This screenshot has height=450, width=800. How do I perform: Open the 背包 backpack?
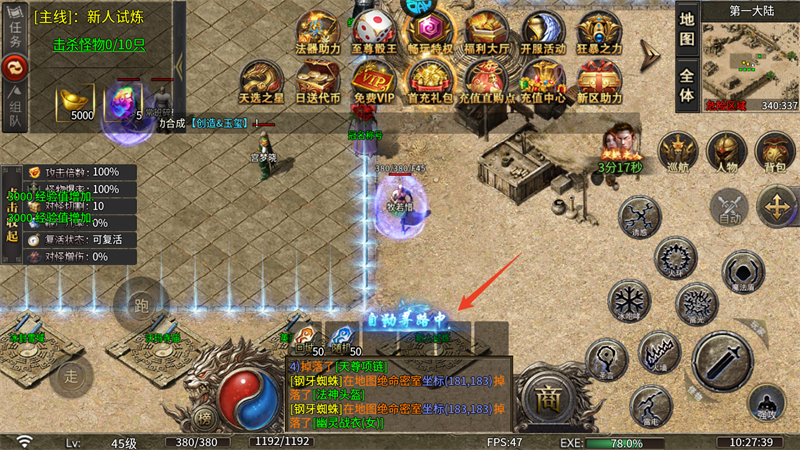pos(775,152)
